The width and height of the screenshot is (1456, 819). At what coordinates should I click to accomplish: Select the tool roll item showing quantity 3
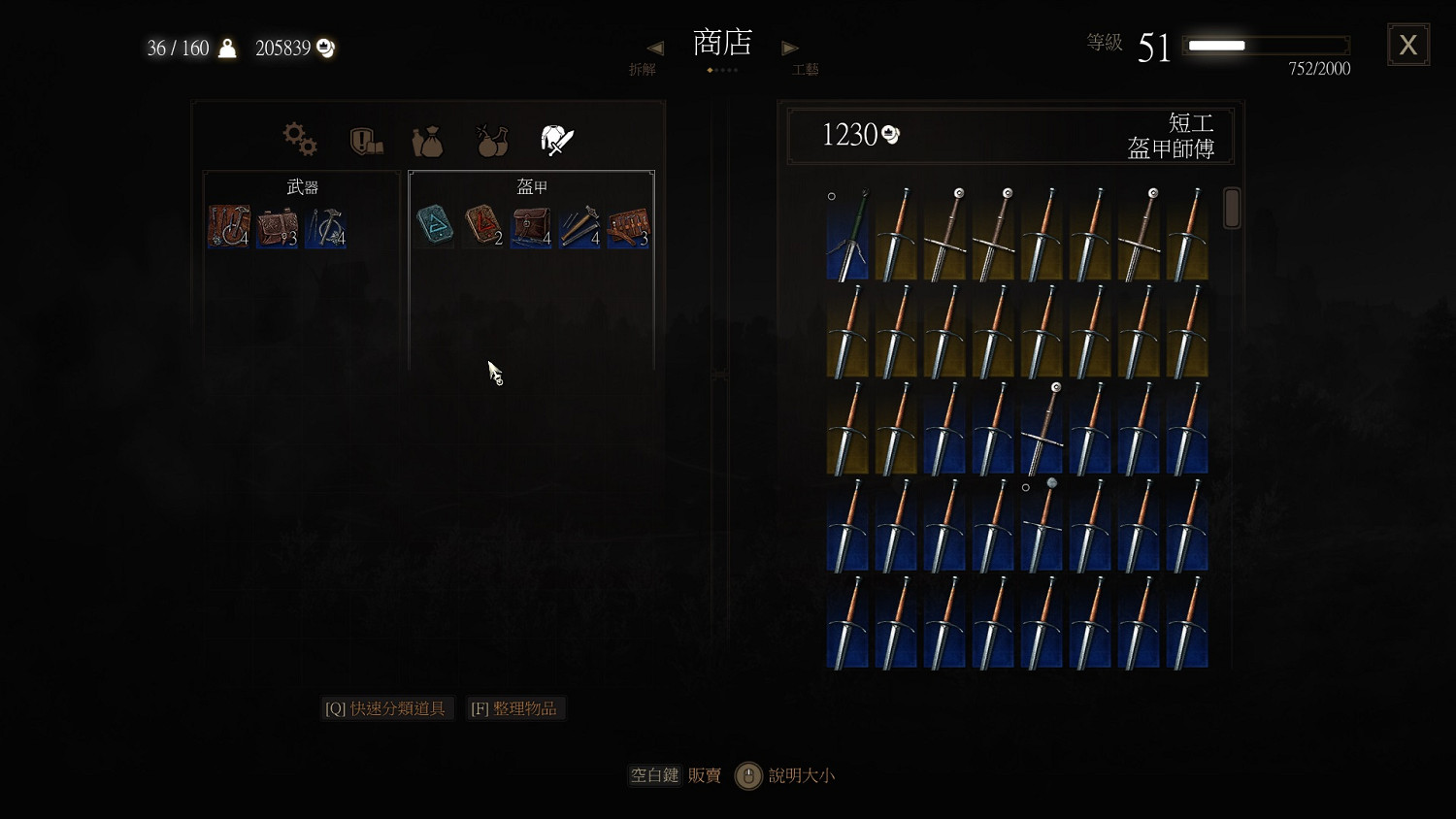[628, 225]
